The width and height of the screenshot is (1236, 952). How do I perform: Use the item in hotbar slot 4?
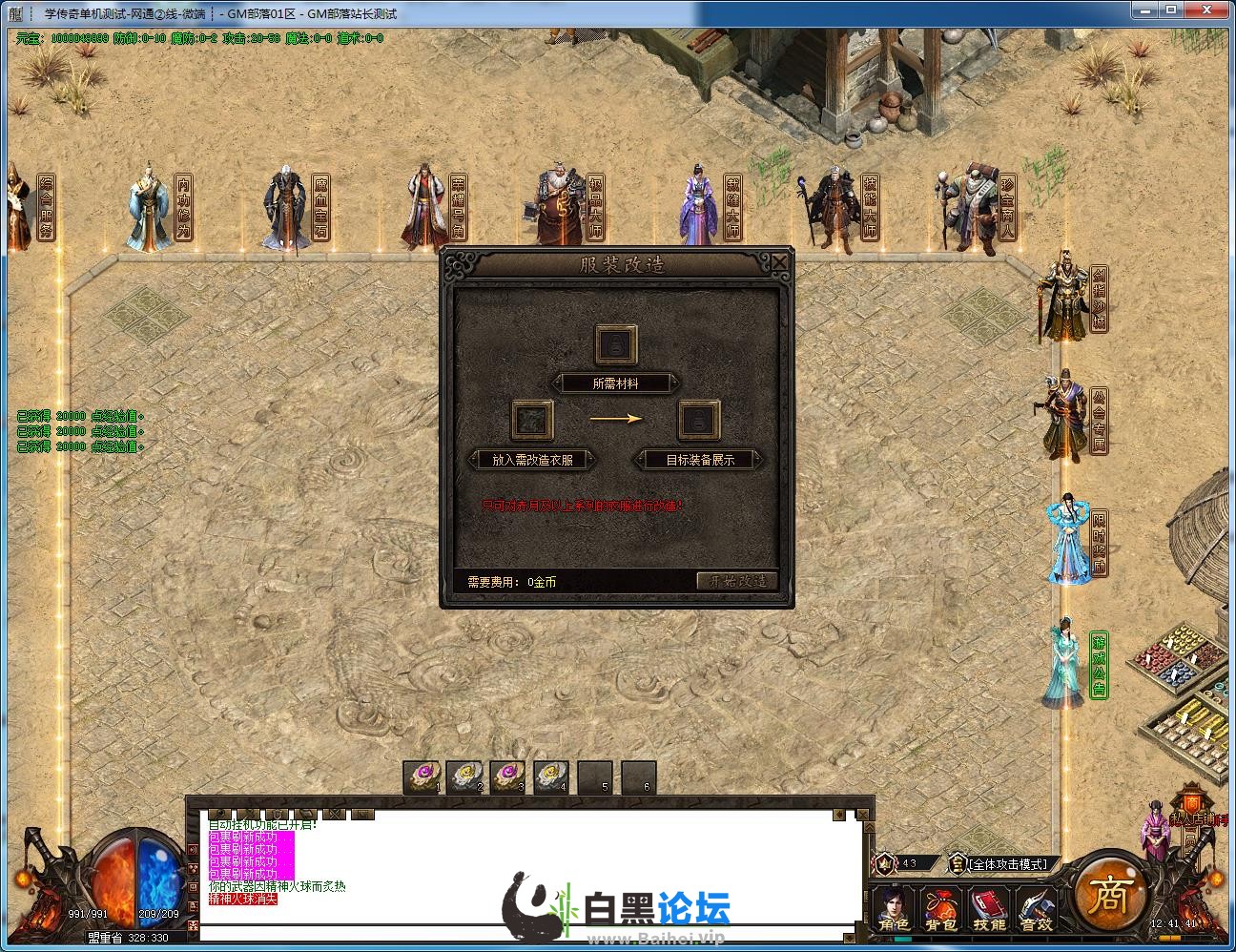[551, 776]
